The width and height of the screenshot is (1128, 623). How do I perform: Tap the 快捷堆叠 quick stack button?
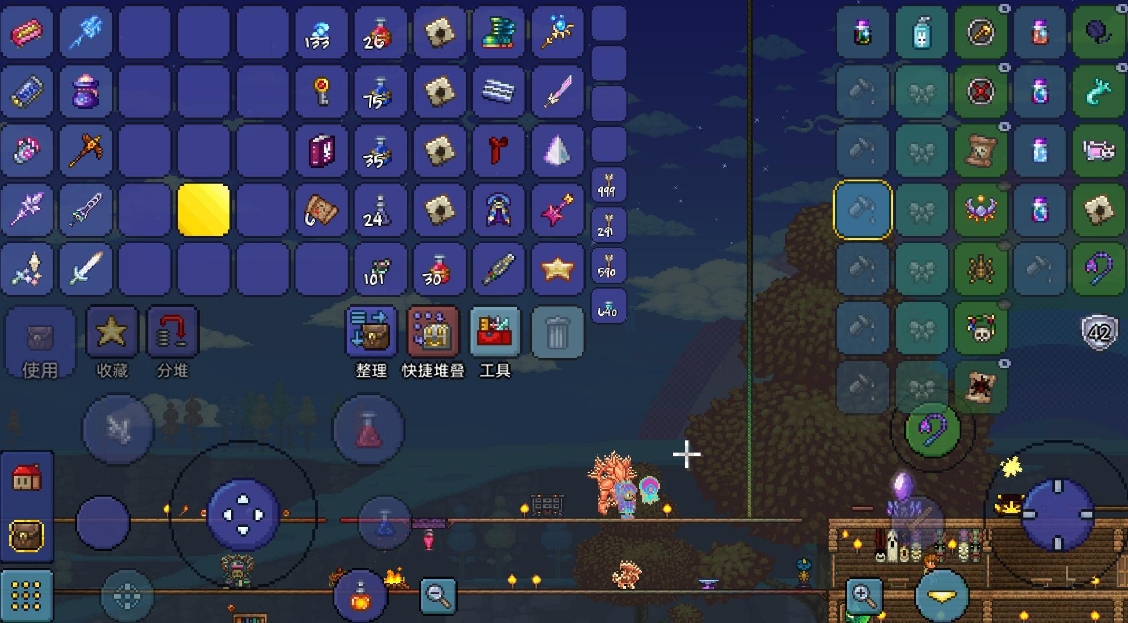pos(433,333)
